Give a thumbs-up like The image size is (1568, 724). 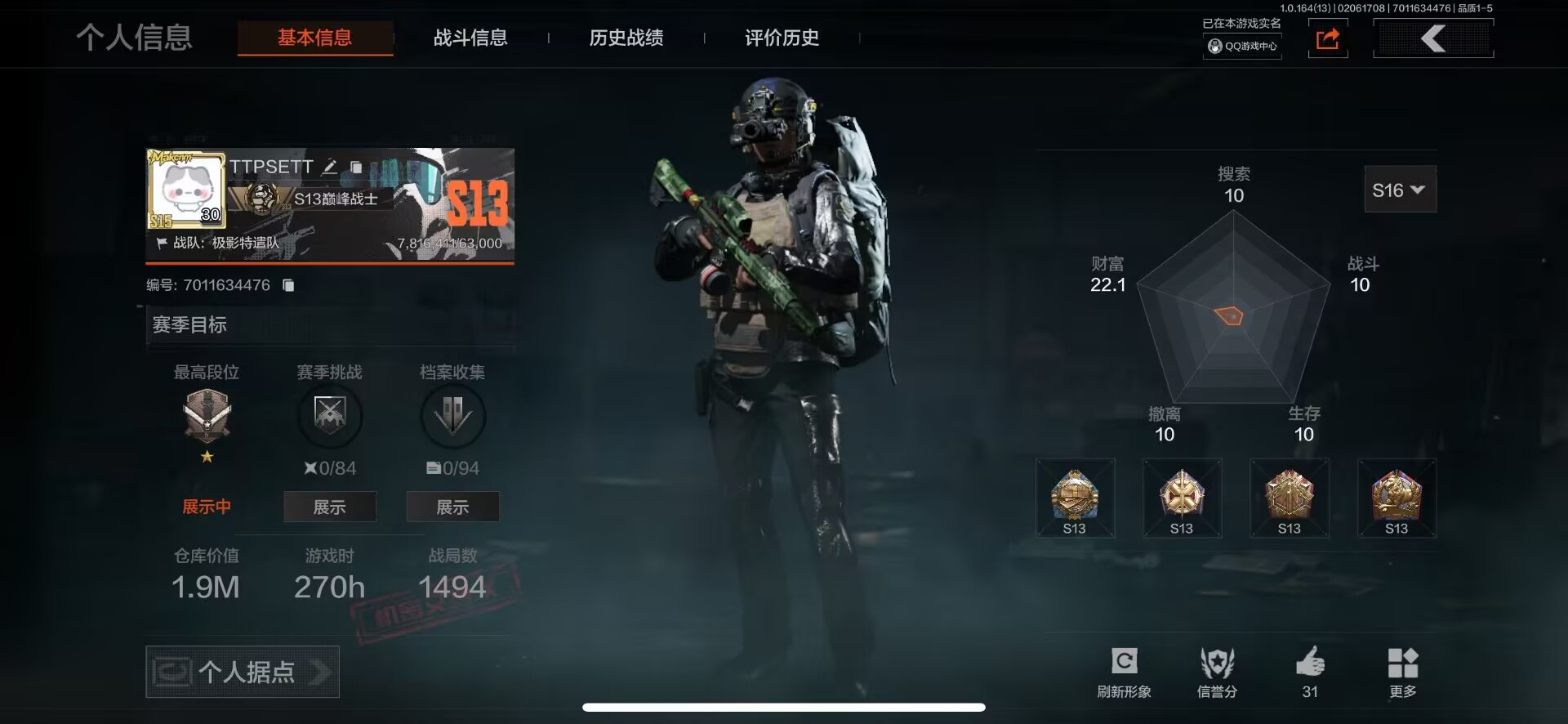[1310, 670]
